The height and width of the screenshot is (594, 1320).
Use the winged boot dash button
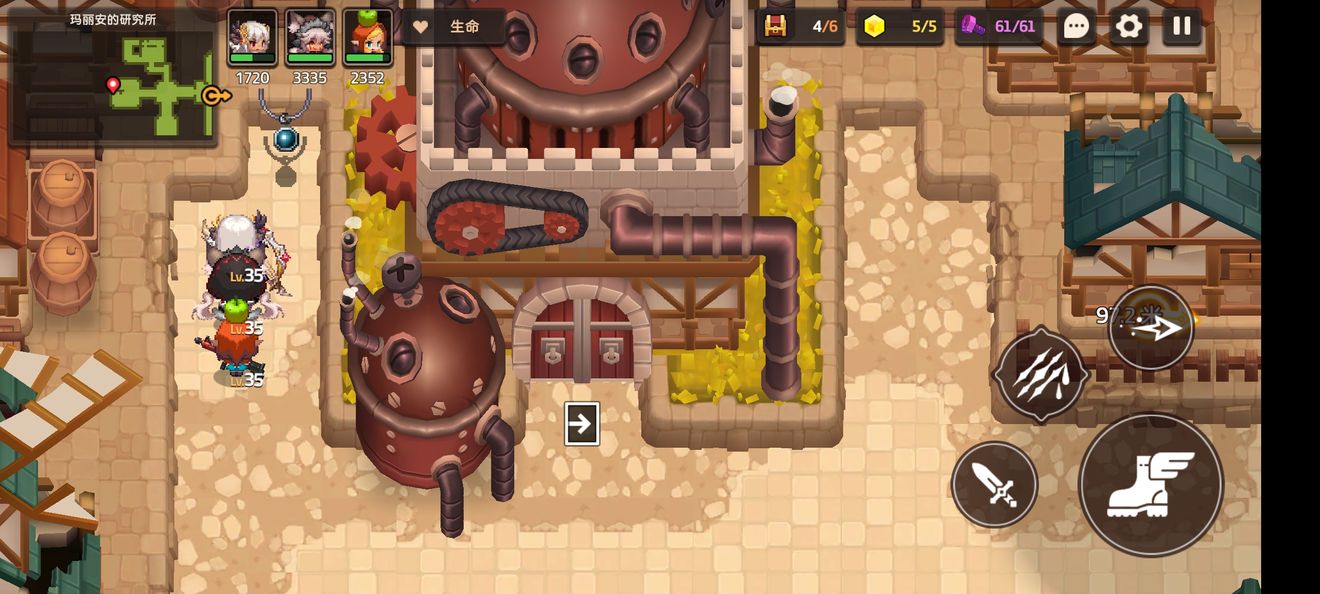coord(1150,485)
